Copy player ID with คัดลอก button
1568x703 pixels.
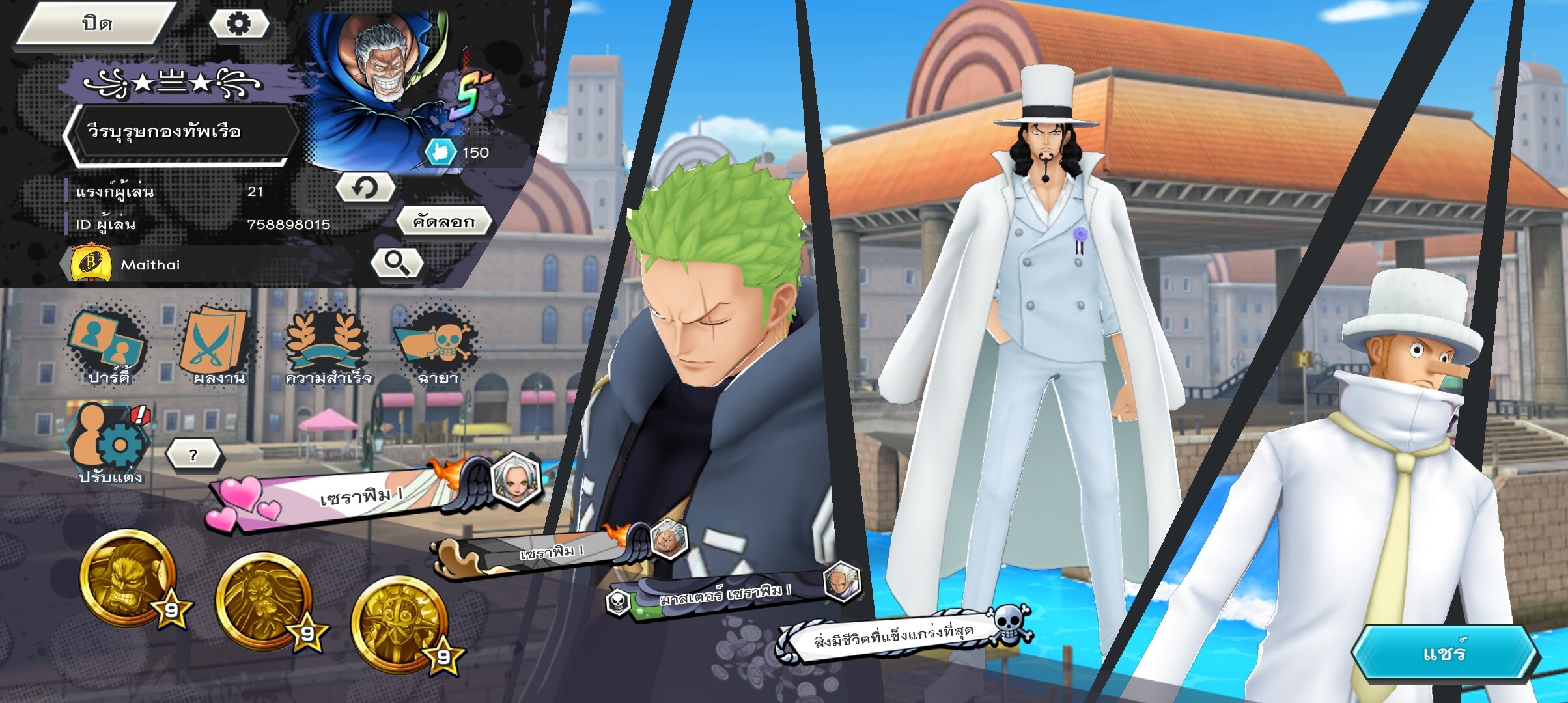(x=443, y=223)
